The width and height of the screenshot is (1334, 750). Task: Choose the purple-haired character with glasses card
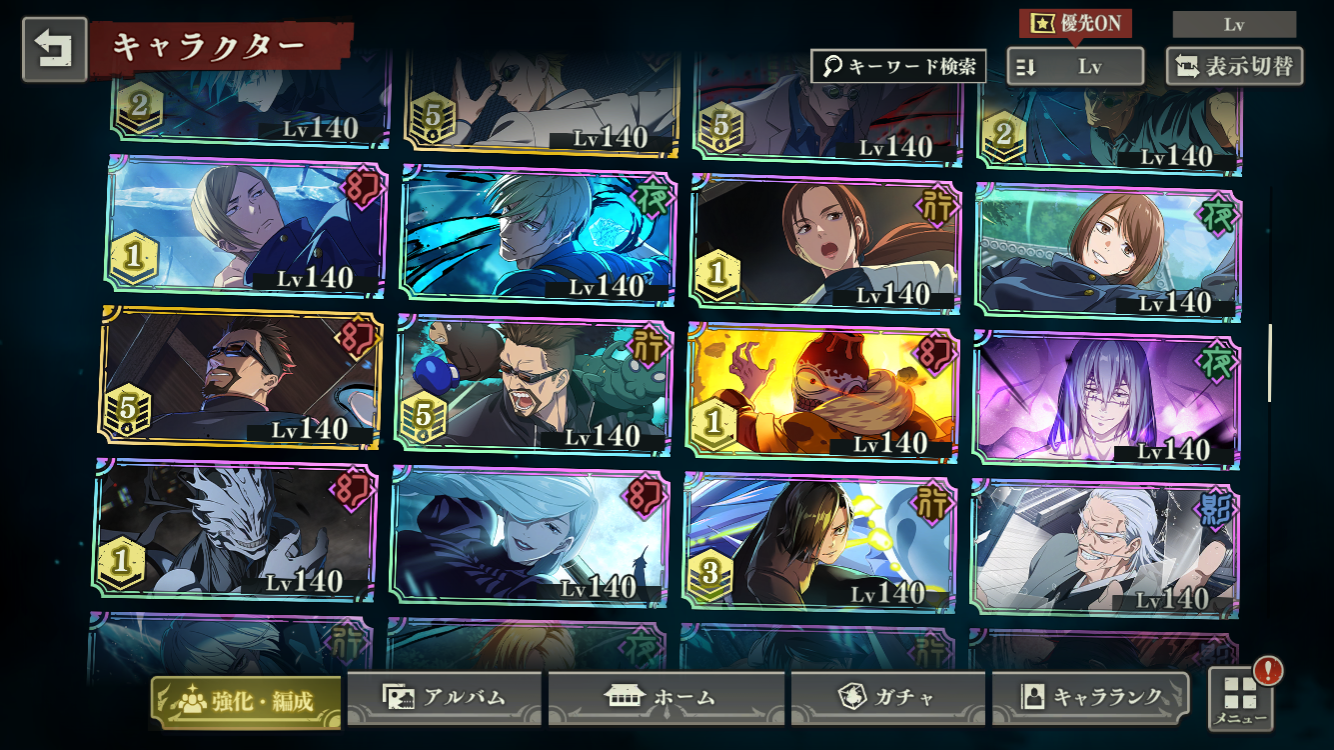1106,398
